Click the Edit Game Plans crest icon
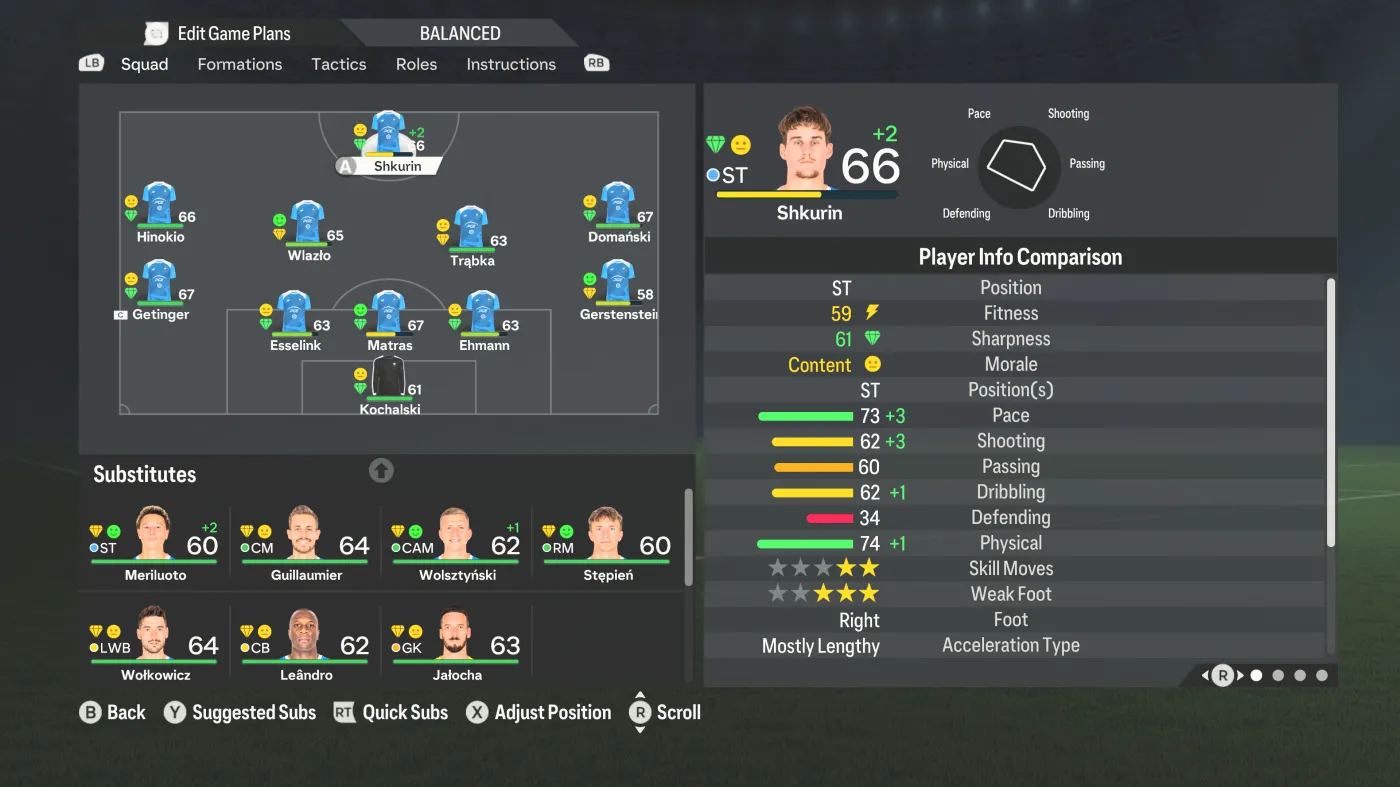This screenshot has height=787, width=1400. [156, 32]
